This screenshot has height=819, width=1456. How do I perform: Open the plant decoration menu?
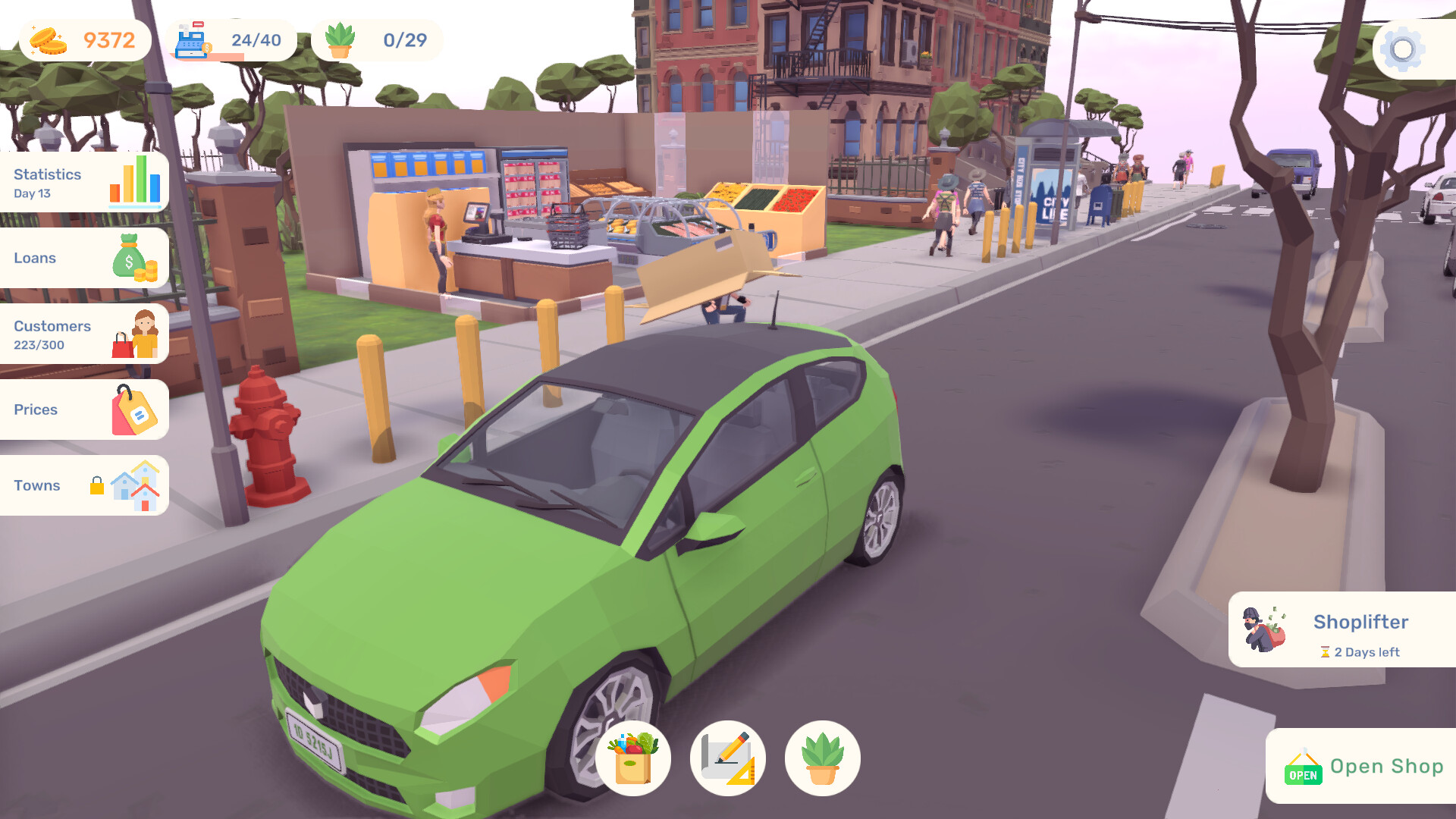click(822, 758)
